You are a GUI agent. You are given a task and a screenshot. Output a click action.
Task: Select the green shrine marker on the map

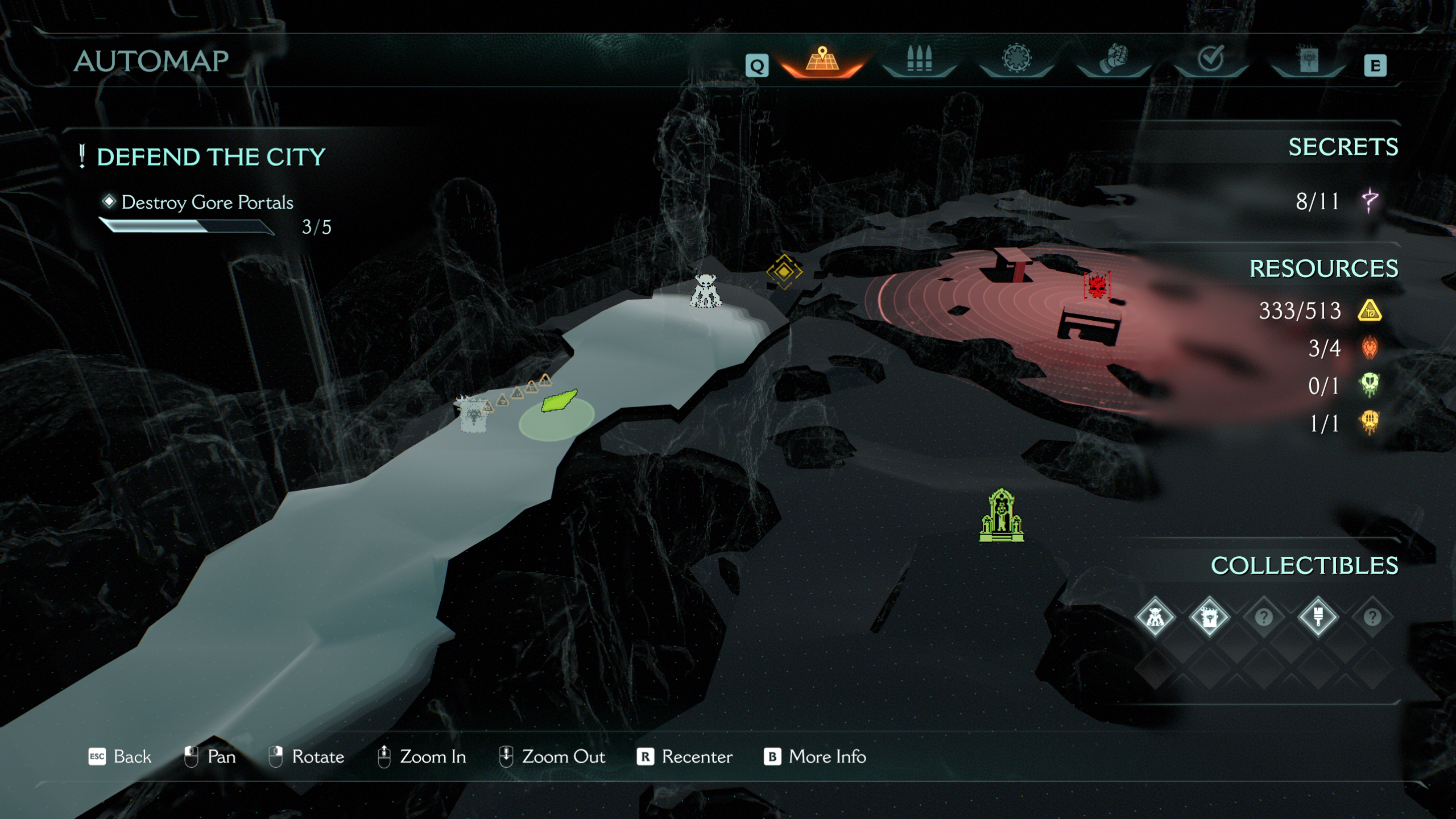click(x=1002, y=516)
